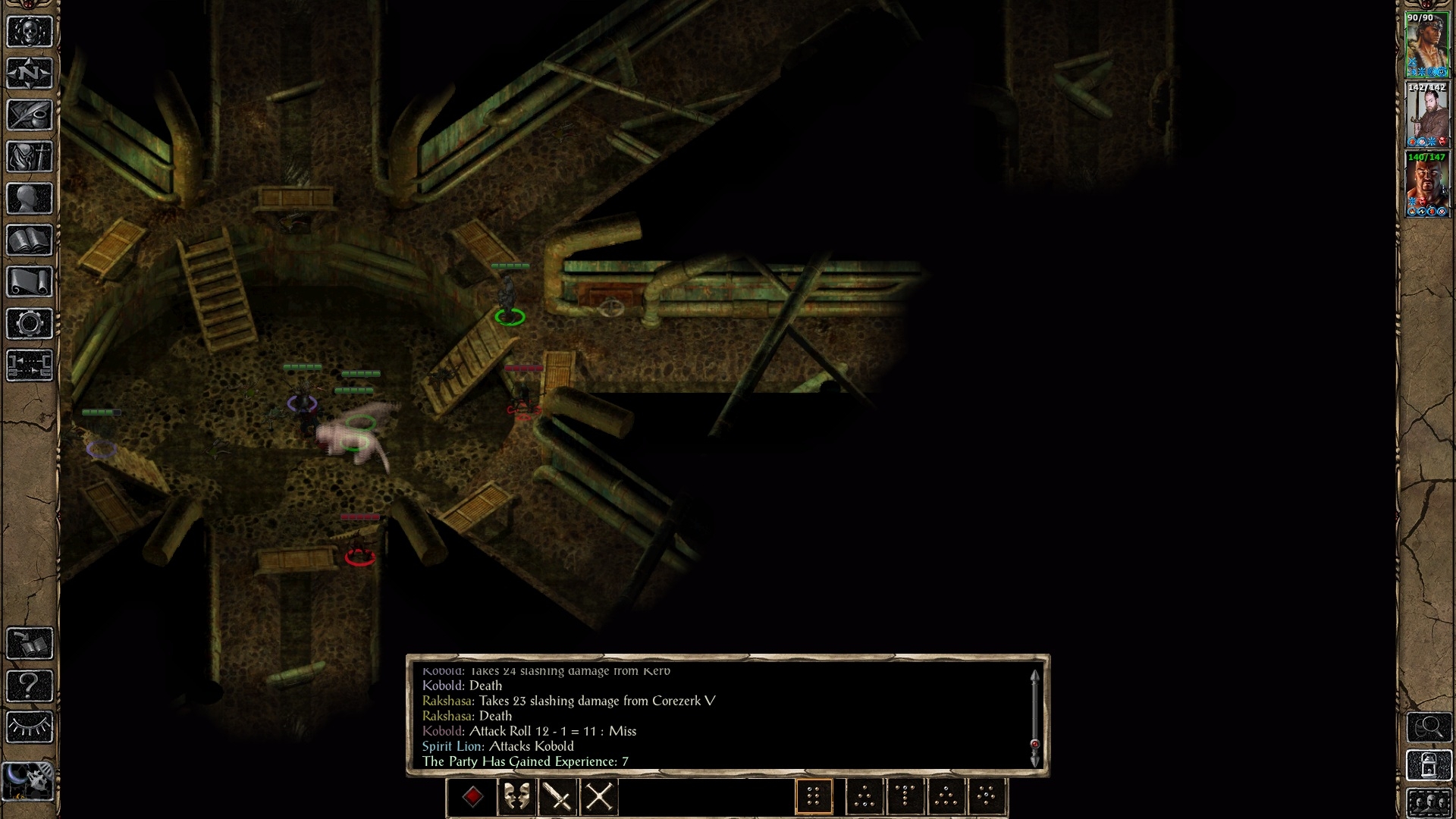The width and height of the screenshot is (1456, 819).
Task: Open help with the question mark button
Action: coord(30,686)
